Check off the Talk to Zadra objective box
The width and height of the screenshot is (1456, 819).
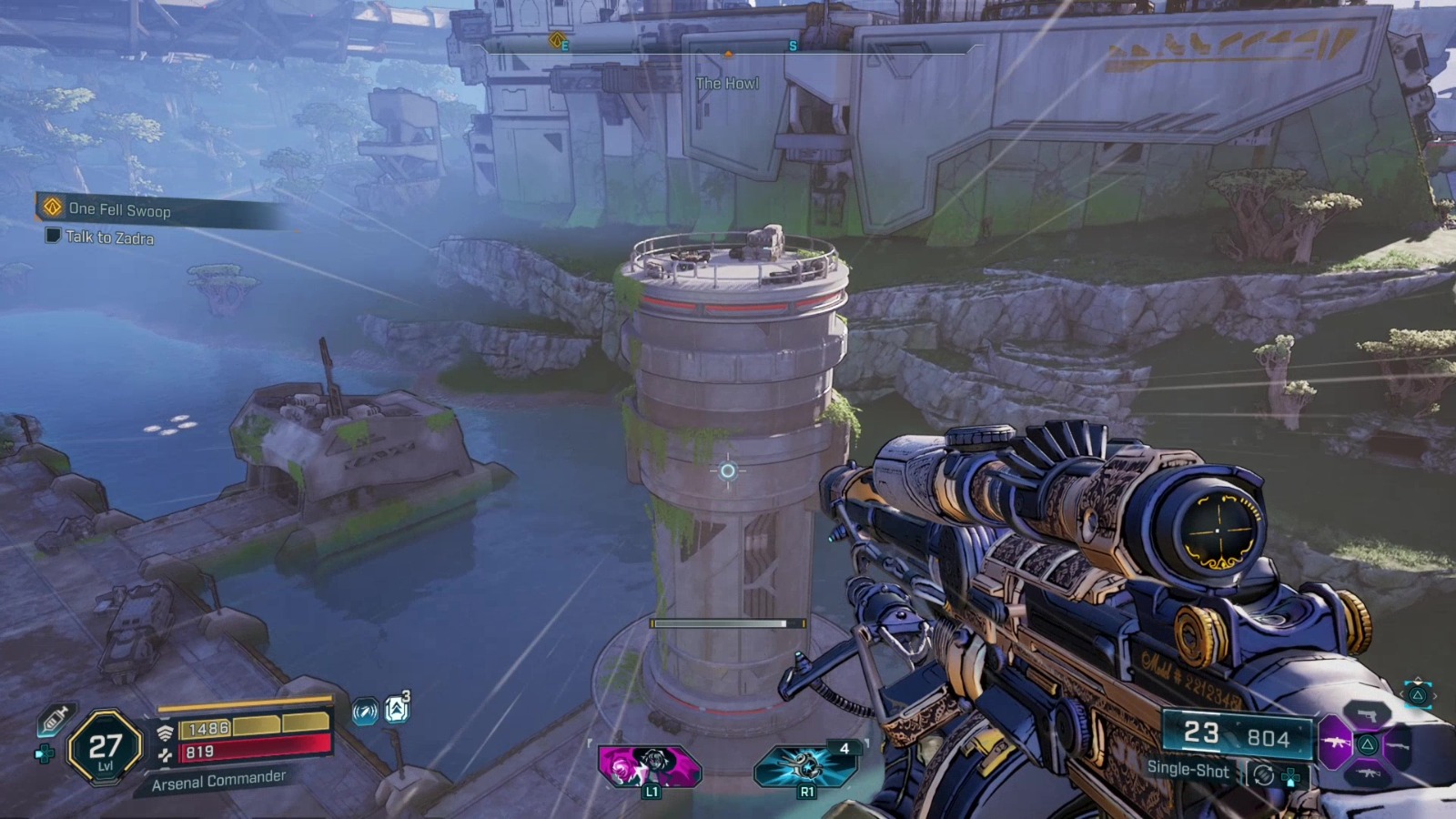tap(52, 237)
